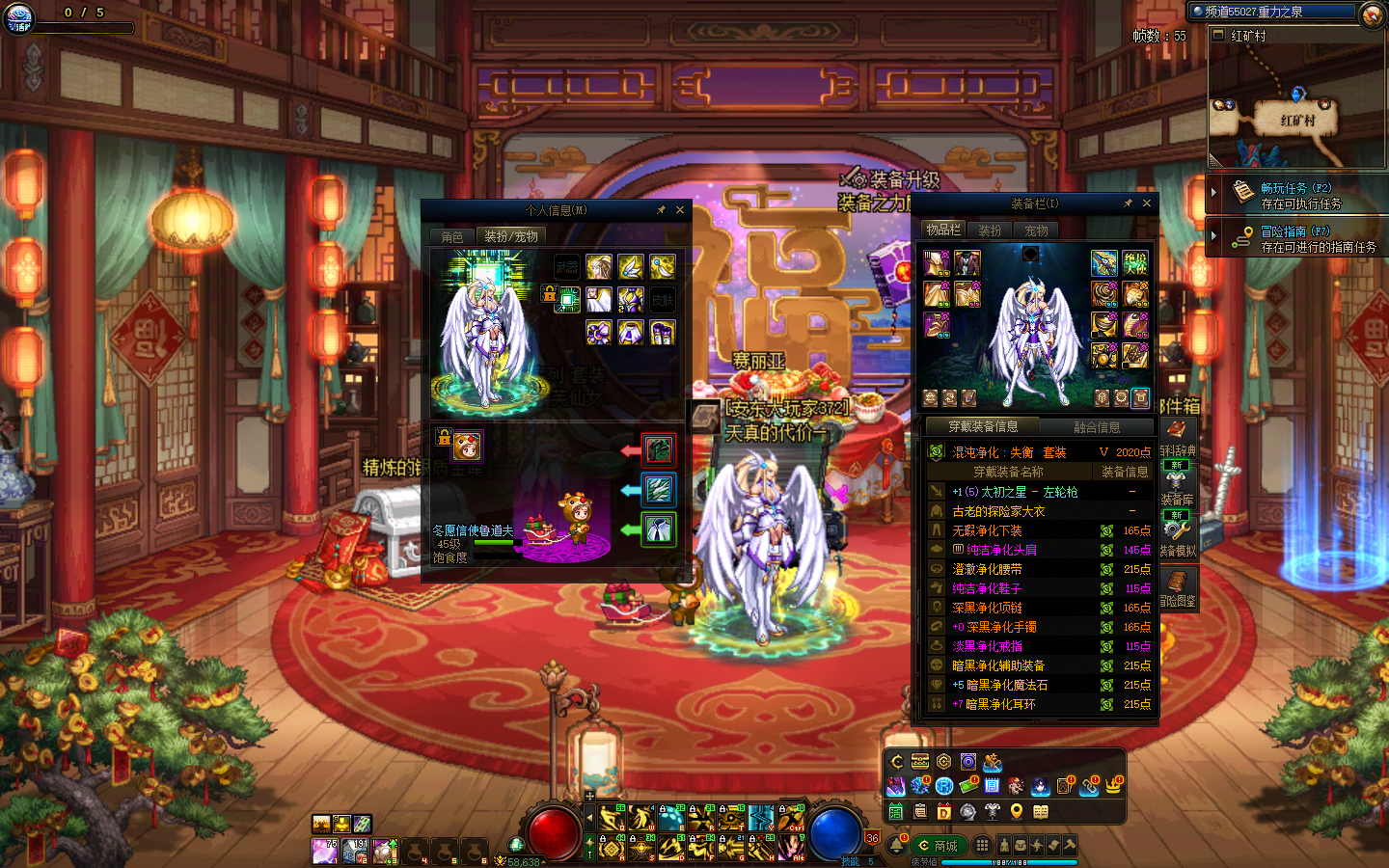
Task: Click the 红矿村 minimap
Action: point(1295,106)
